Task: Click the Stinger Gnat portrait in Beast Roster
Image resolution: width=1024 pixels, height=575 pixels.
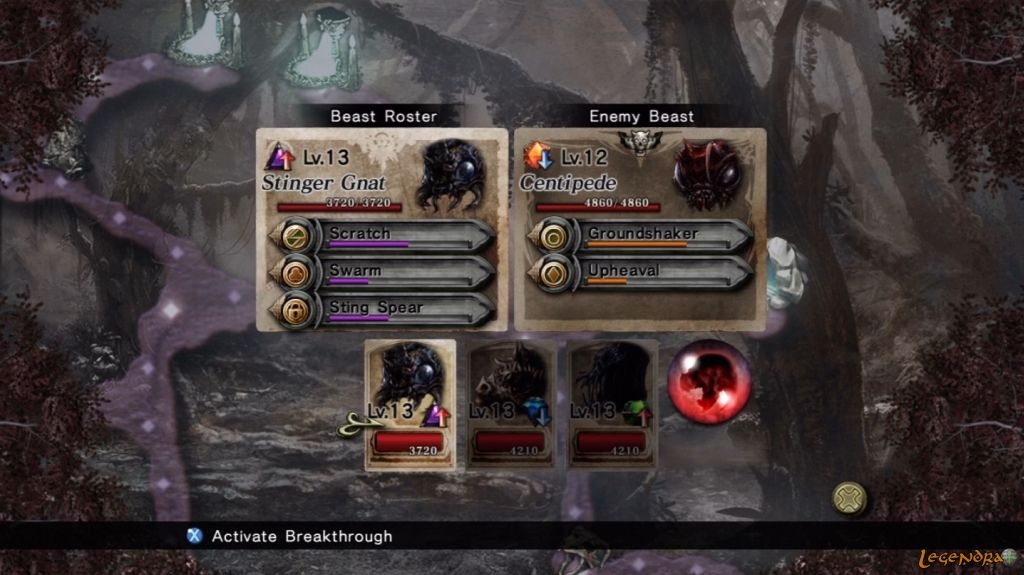Action: pyautogui.click(x=451, y=174)
